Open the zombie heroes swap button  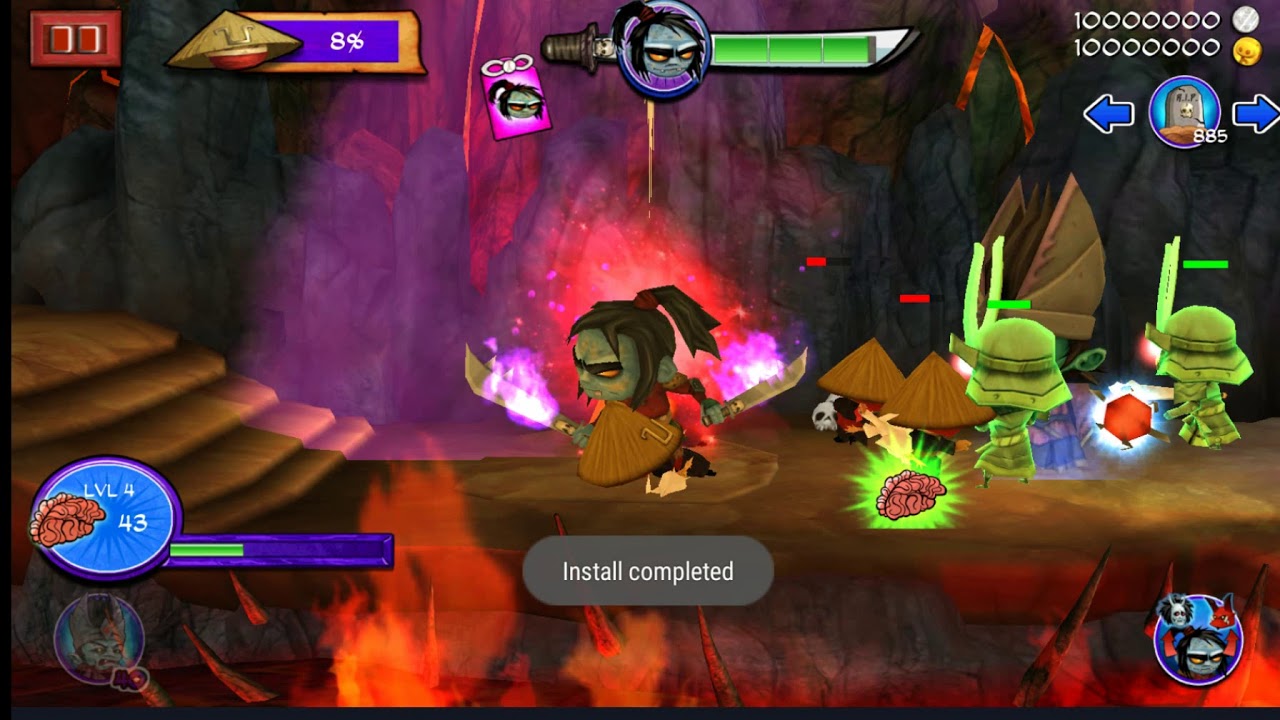coord(1198,639)
